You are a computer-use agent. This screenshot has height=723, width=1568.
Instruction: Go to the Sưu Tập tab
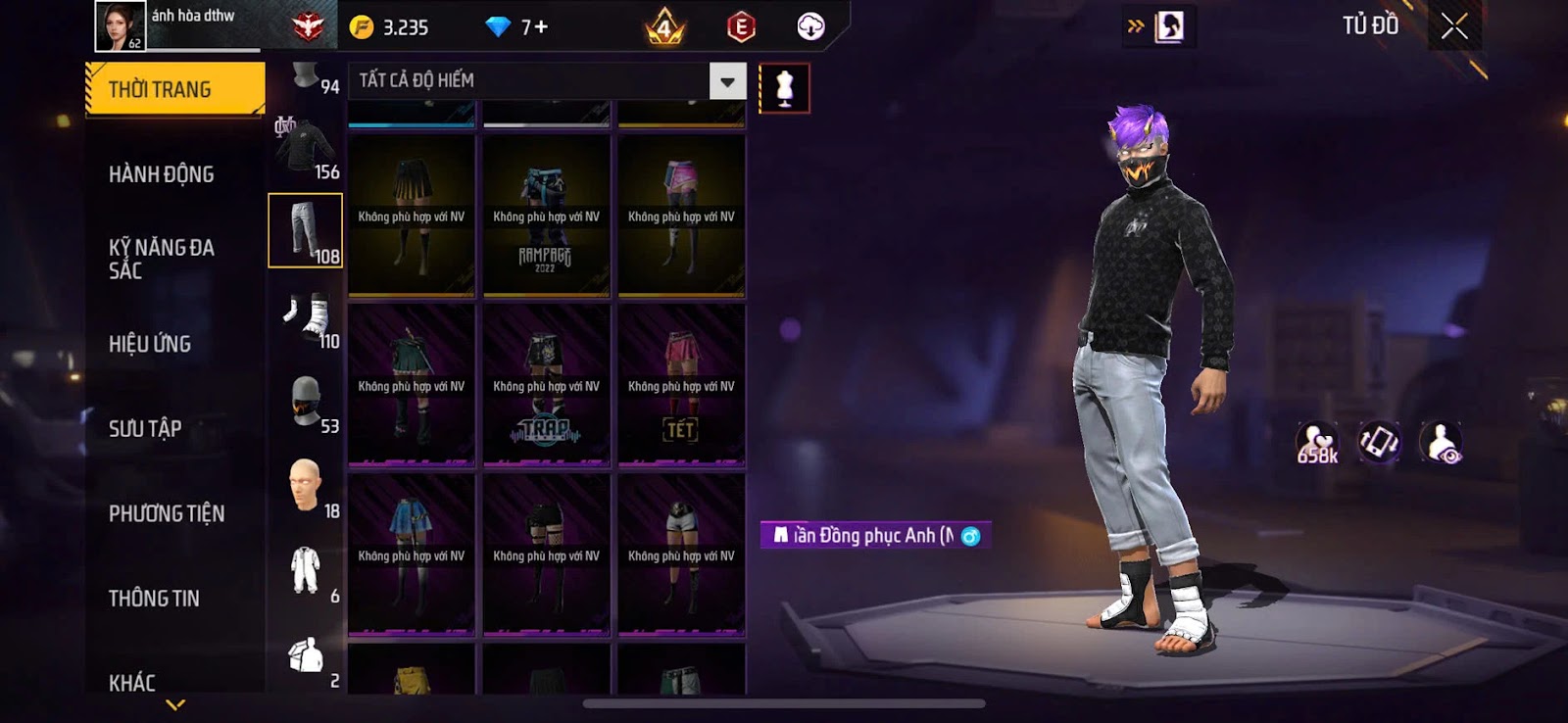(x=145, y=428)
